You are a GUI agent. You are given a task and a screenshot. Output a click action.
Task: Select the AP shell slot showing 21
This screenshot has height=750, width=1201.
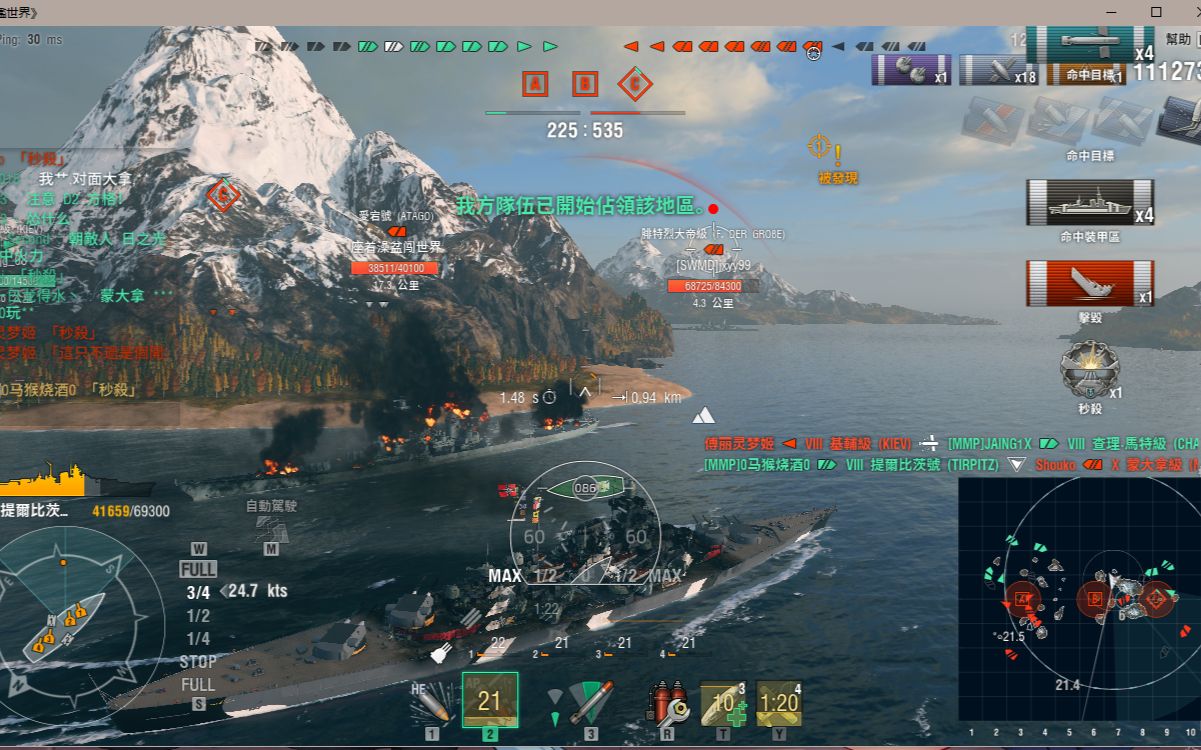[x=490, y=700]
